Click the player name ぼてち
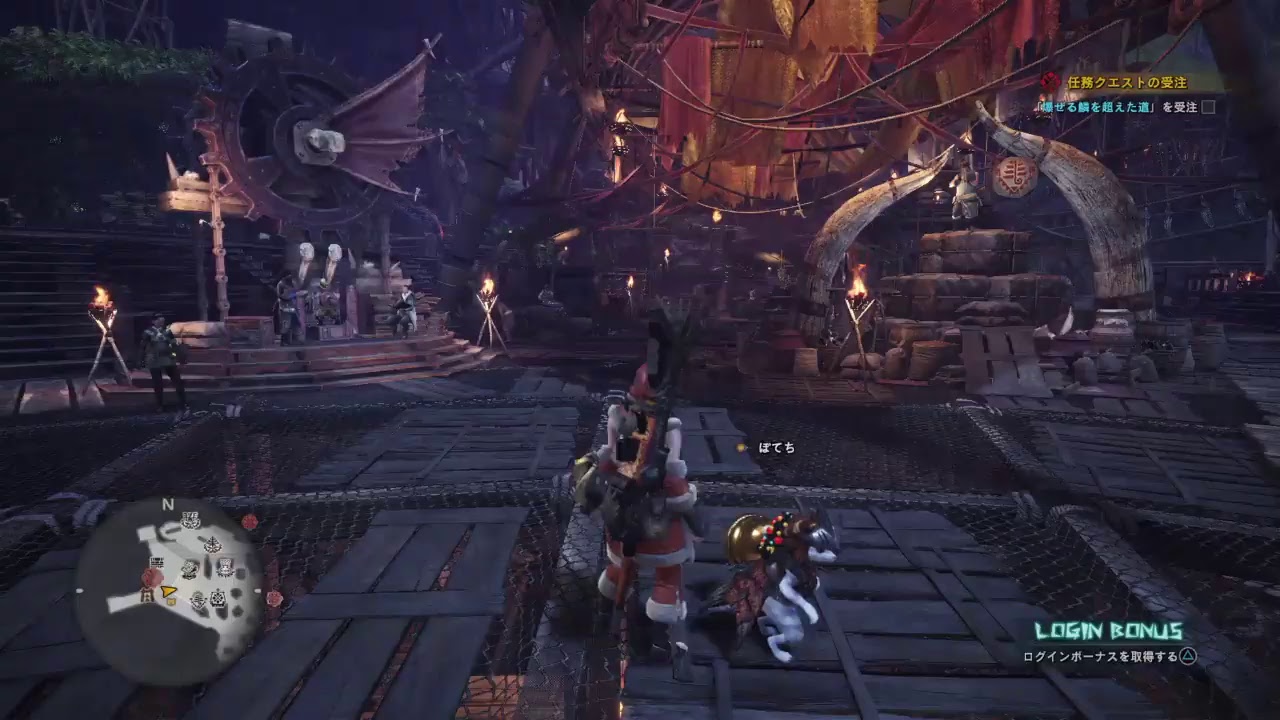 (x=777, y=448)
